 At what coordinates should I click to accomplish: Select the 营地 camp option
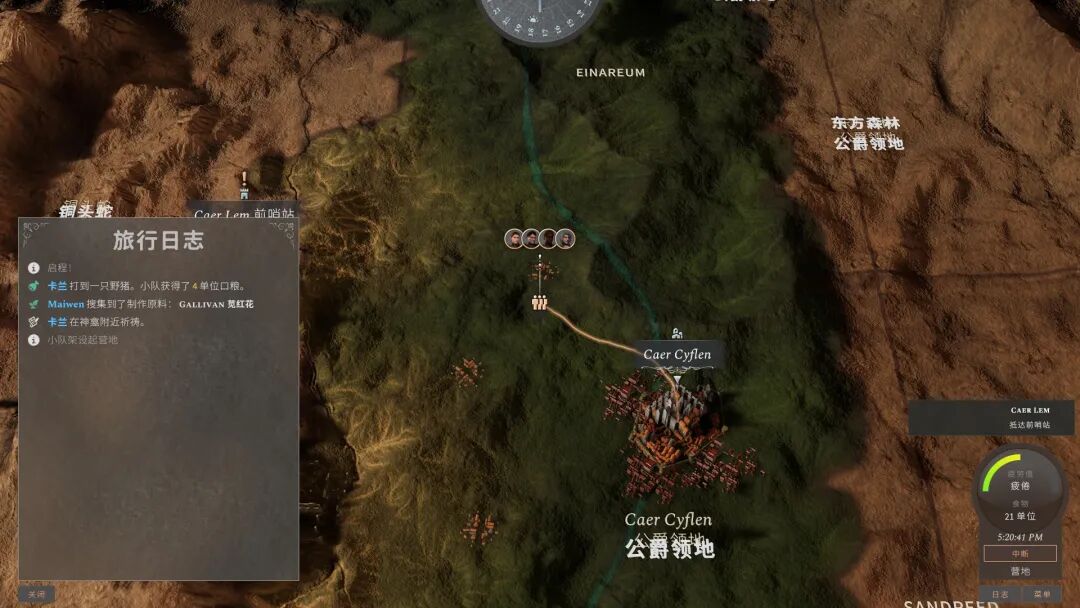(1019, 571)
